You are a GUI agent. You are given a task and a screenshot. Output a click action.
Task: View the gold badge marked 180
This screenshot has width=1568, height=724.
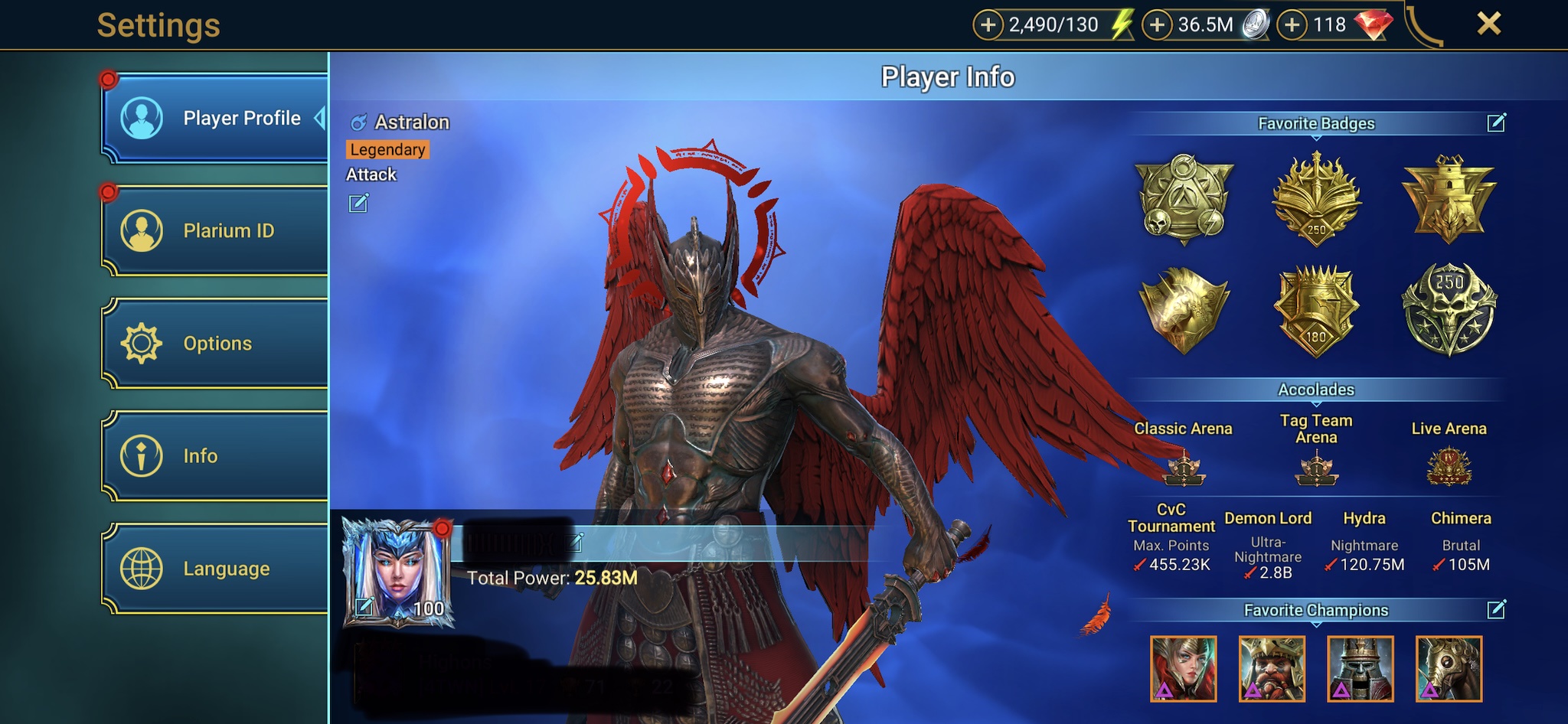(x=1316, y=311)
